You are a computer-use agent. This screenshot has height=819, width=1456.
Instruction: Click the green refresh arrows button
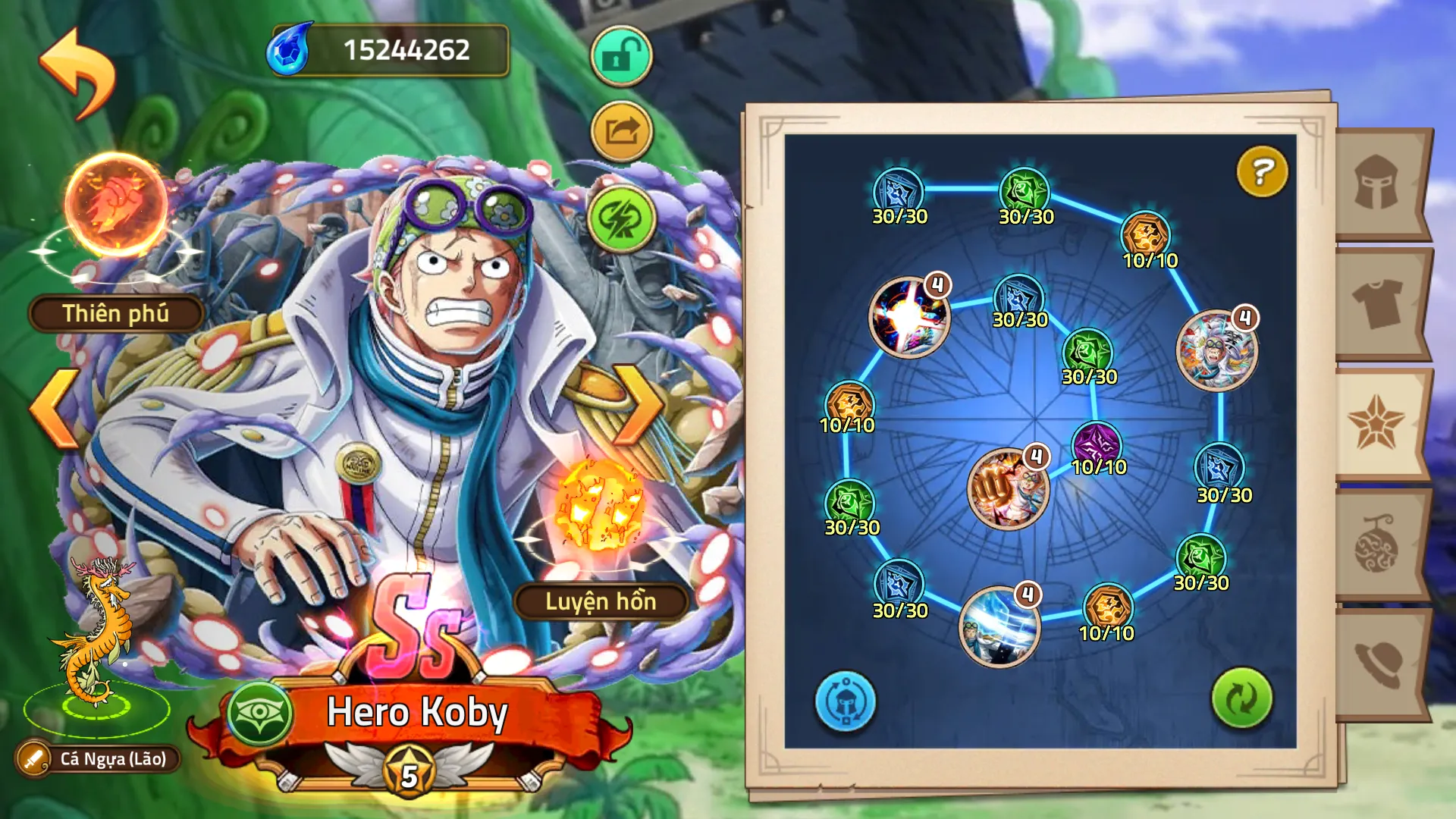[x=1241, y=698]
